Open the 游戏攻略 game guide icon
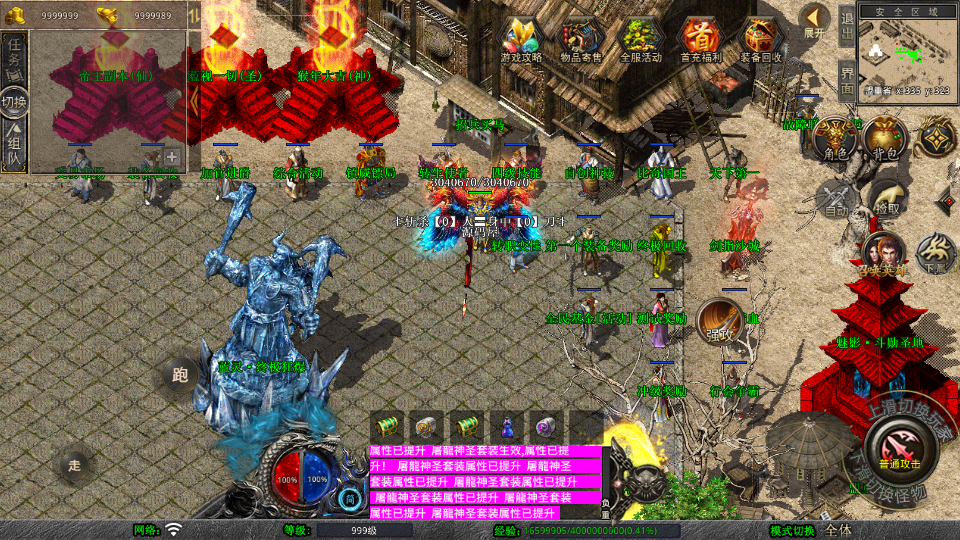 pyautogui.click(x=521, y=39)
